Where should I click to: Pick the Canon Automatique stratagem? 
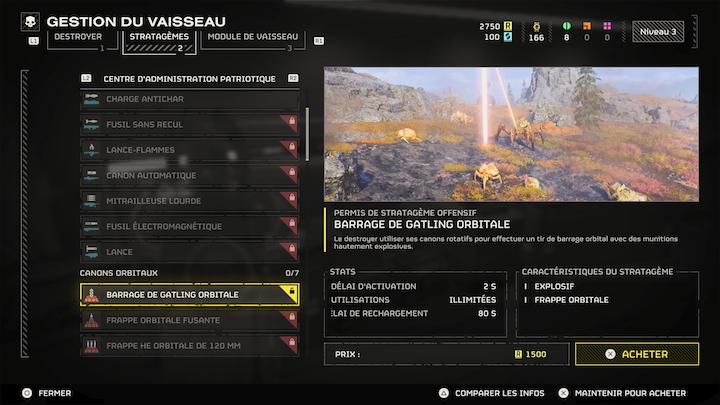click(x=188, y=176)
